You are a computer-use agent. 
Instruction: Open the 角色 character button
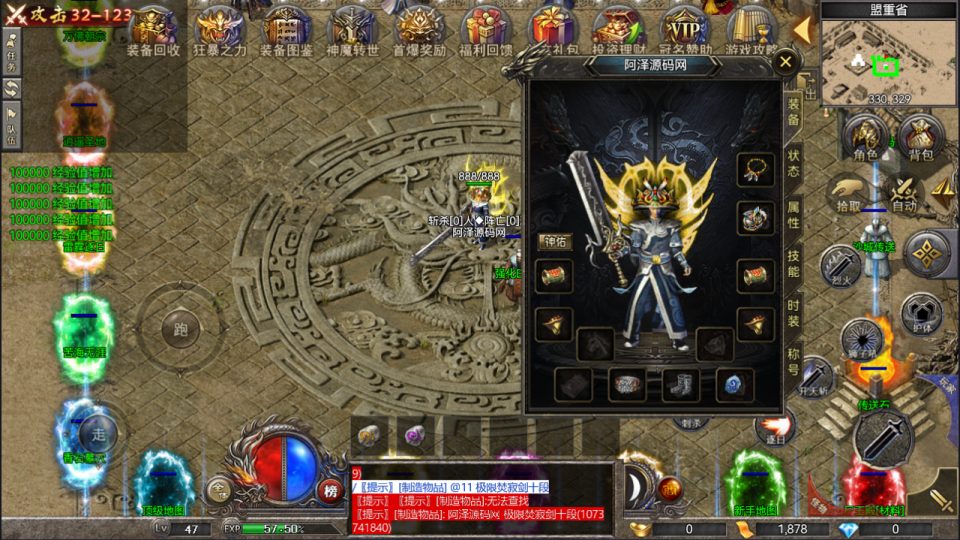[x=865, y=138]
